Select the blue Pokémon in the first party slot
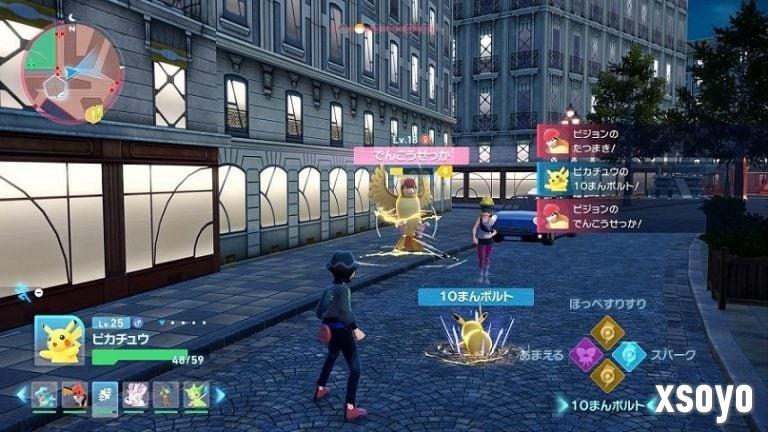Image resolution: width=768 pixels, height=432 pixels. (x=44, y=395)
